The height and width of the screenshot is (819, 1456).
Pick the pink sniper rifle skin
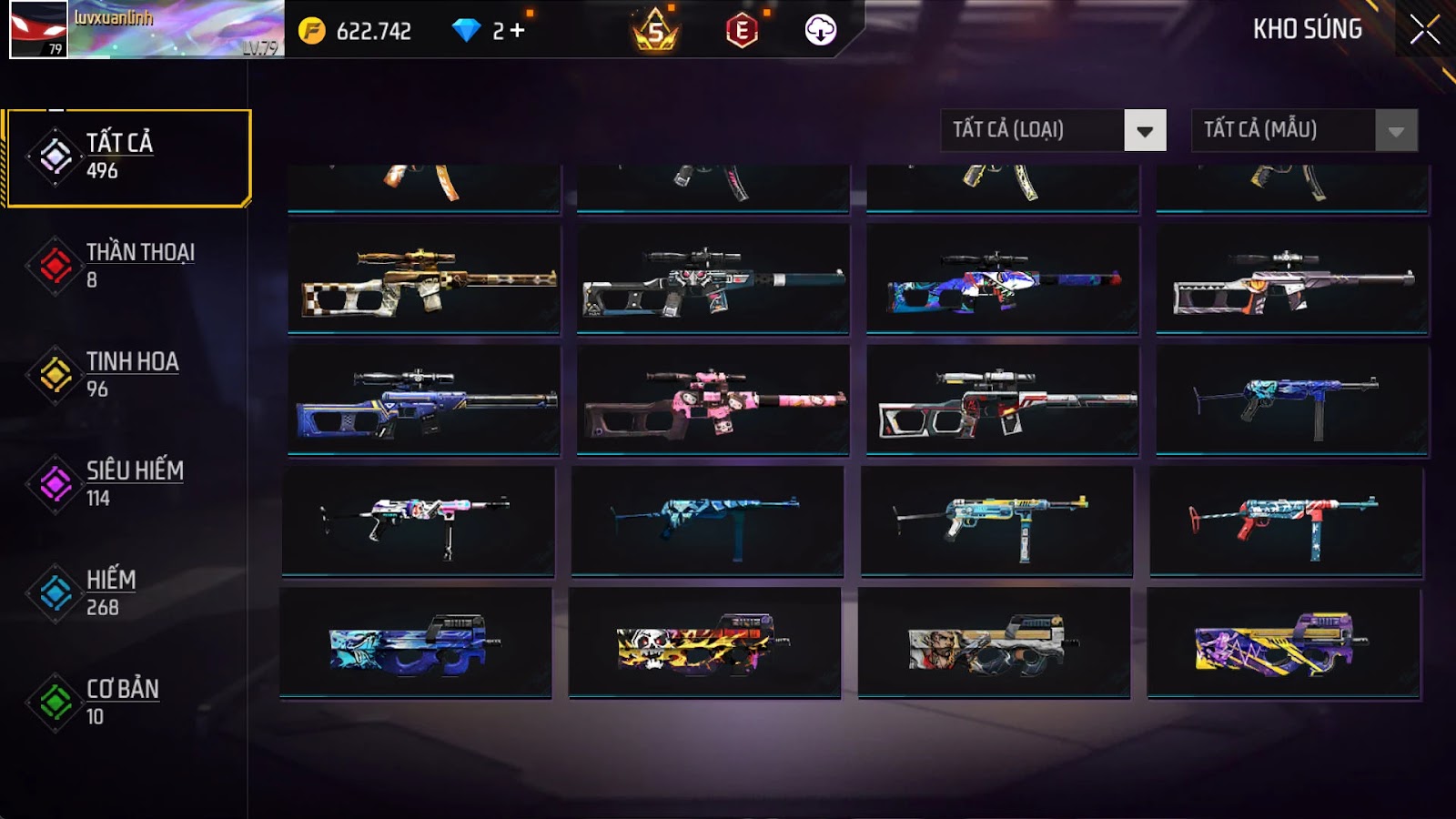(x=713, y=400)
